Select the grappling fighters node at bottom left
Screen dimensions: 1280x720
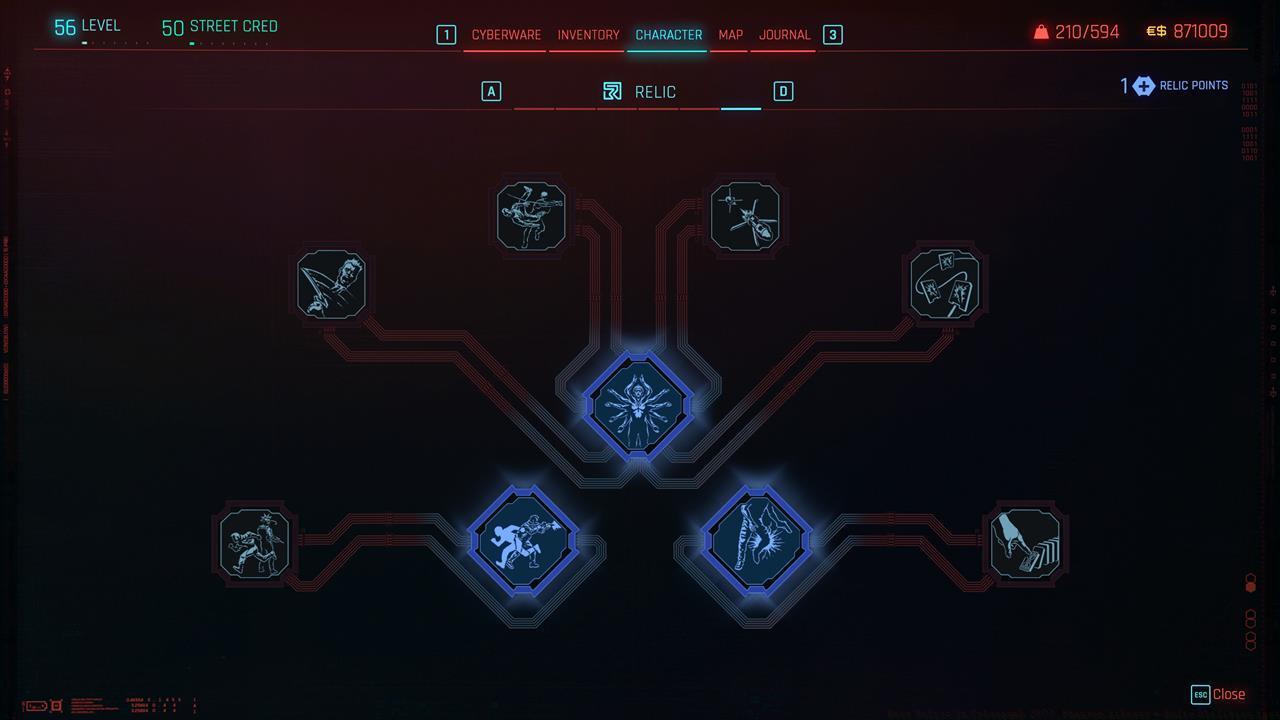coord(253,541)
